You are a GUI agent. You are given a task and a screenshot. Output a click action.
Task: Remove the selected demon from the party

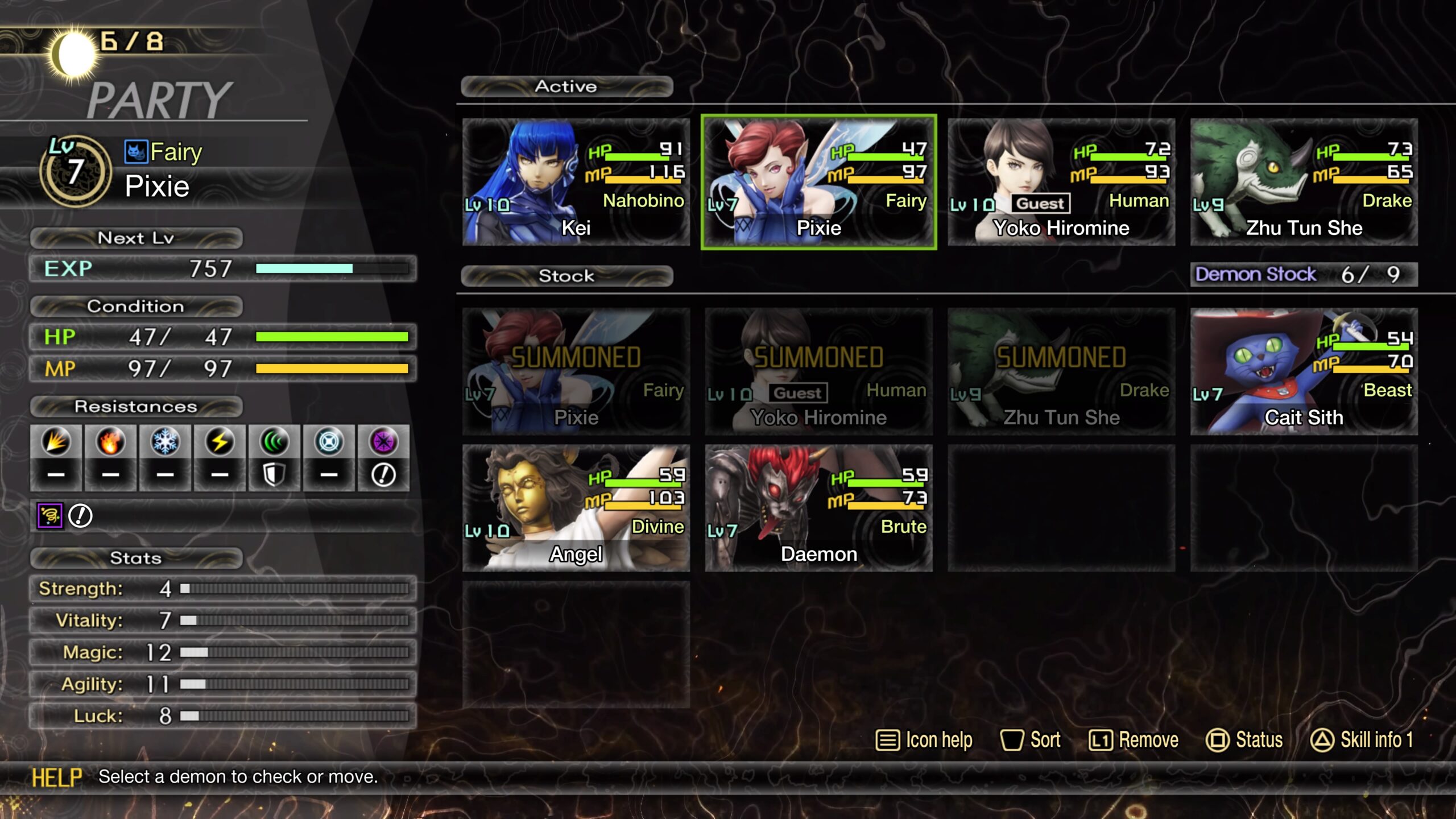1134,740
